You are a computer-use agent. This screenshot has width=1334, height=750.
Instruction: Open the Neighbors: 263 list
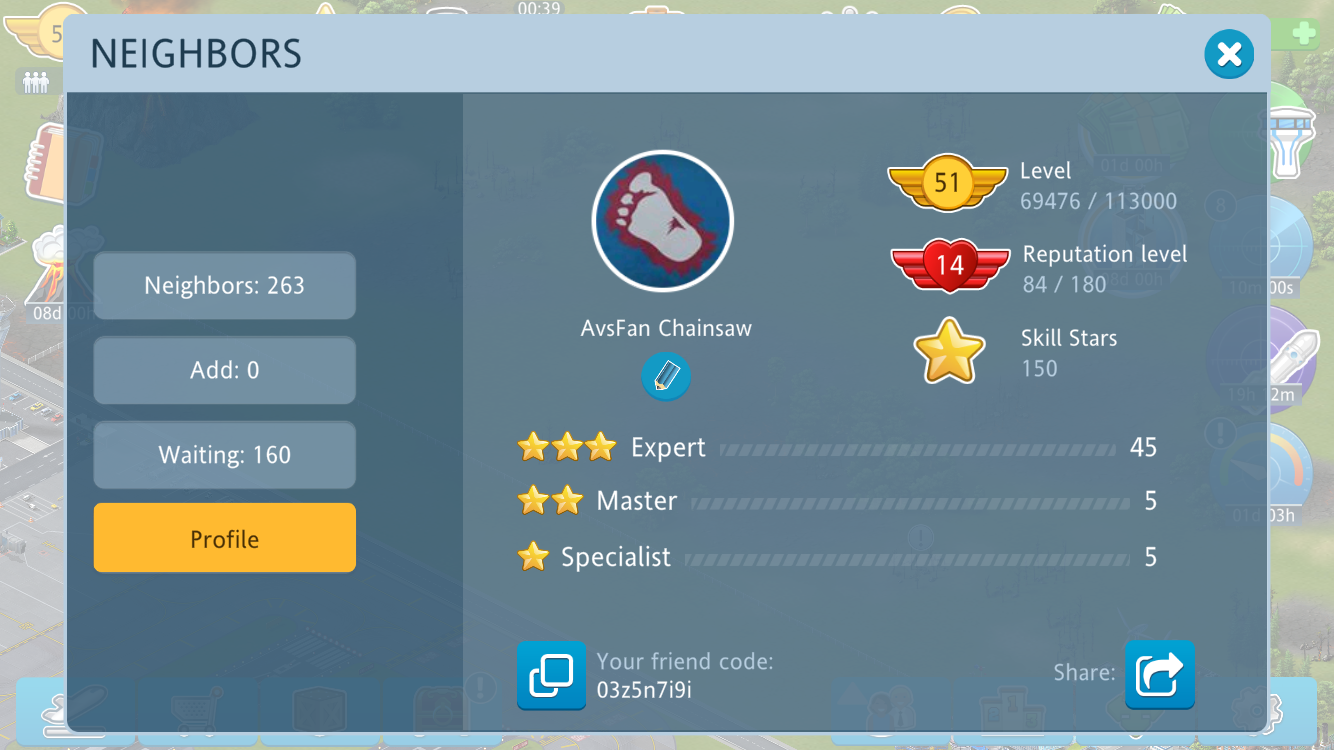(x=225, y=286)
